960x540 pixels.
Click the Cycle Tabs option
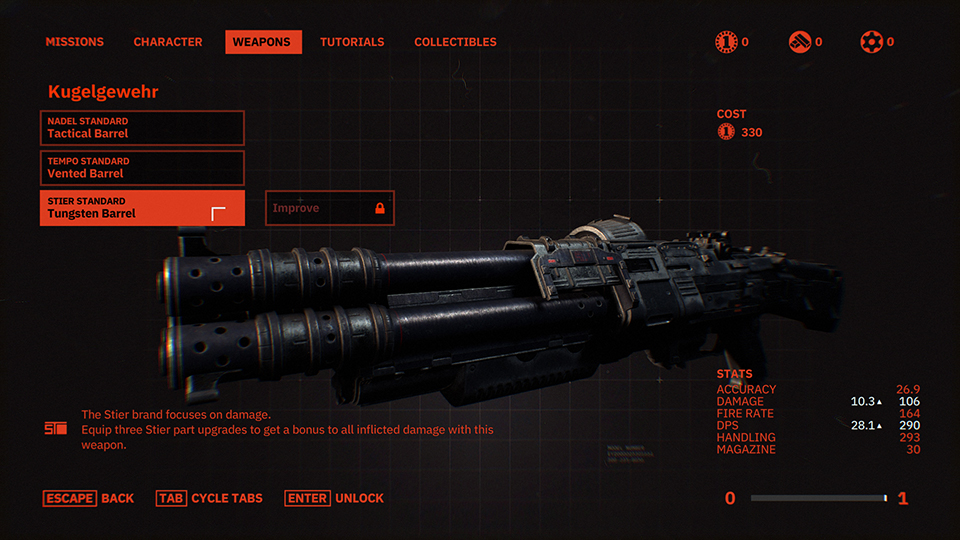(x=210, y=498)
